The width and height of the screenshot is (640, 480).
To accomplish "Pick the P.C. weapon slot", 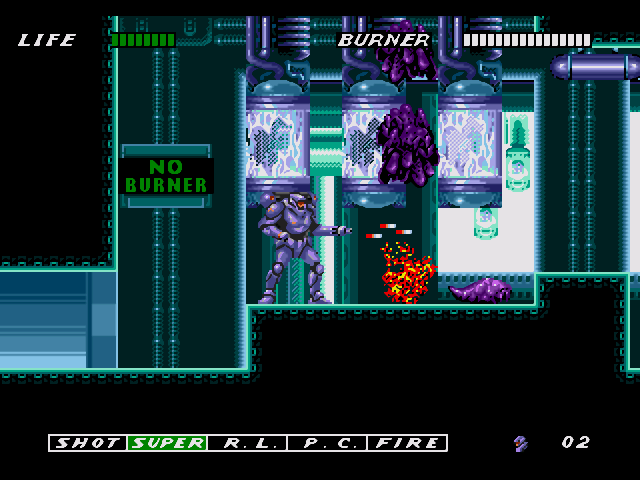I will [327, 442].
